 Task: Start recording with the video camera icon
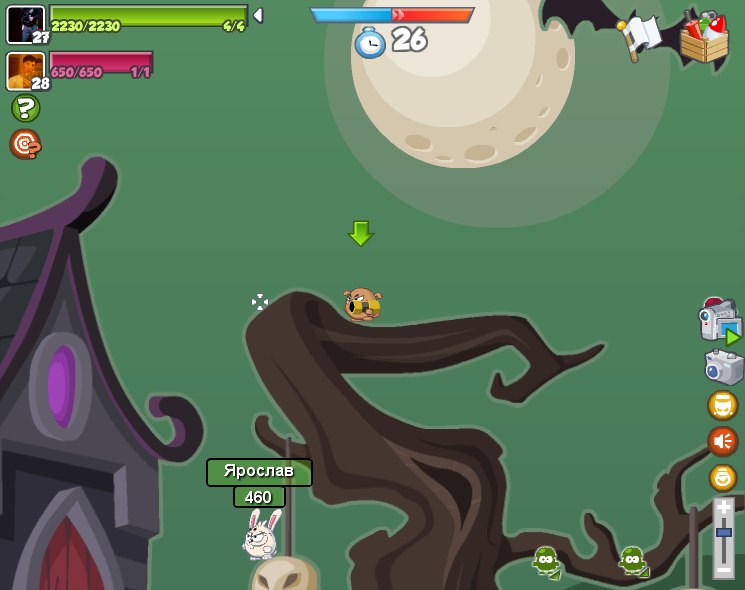coord(719,322)
